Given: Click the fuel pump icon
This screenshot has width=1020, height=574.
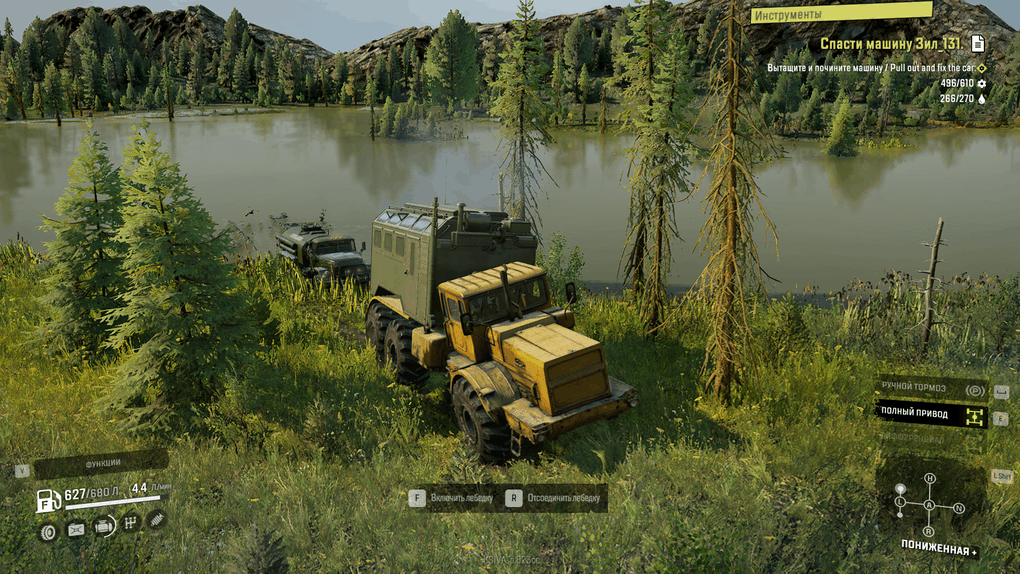Looking at the screenshot, I should point(48,500).
